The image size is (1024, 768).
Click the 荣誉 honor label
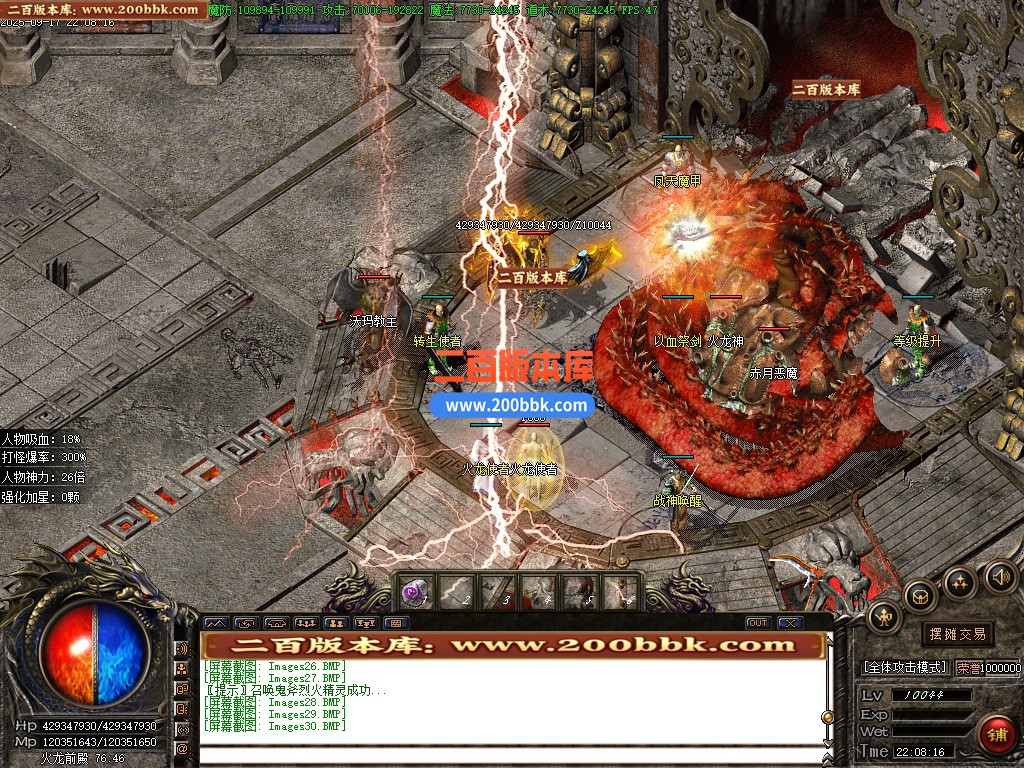[x=967, y=667]
